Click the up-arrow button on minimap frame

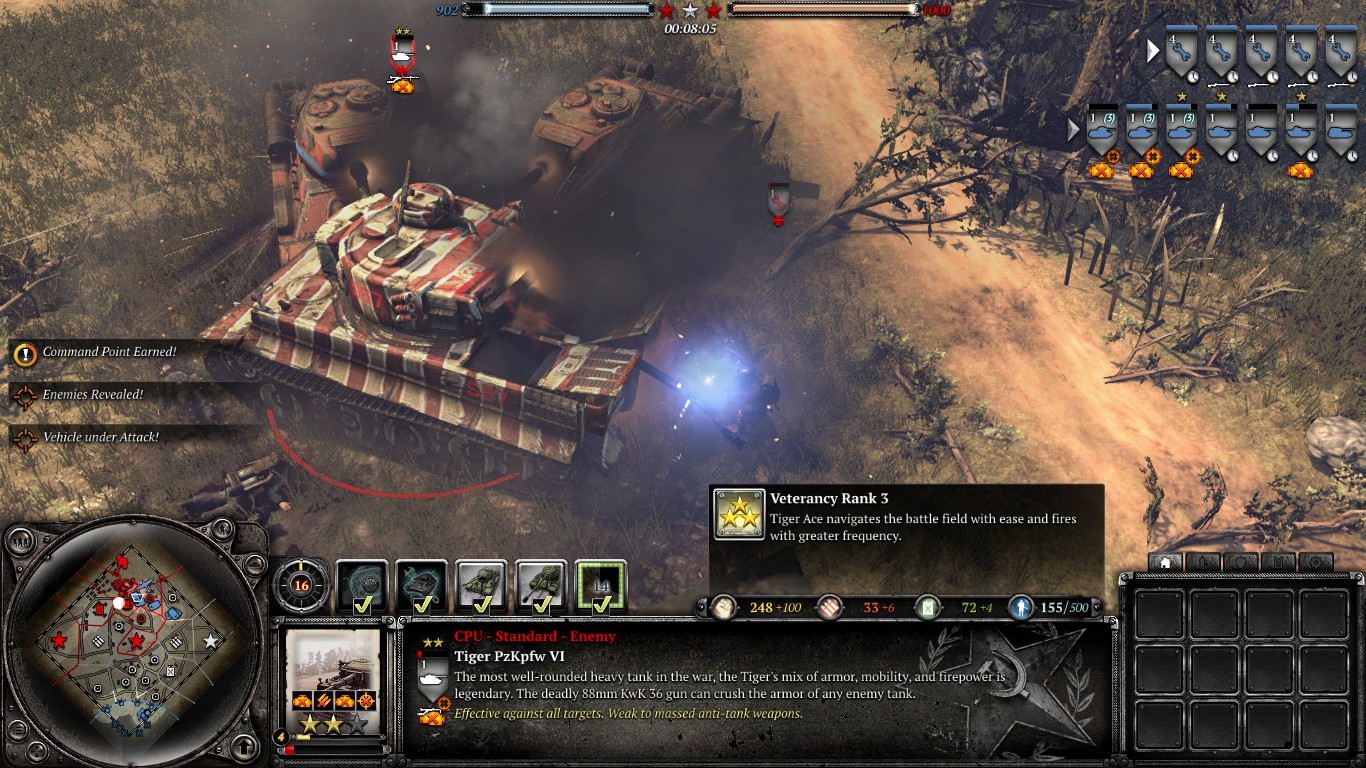[244, 746]
